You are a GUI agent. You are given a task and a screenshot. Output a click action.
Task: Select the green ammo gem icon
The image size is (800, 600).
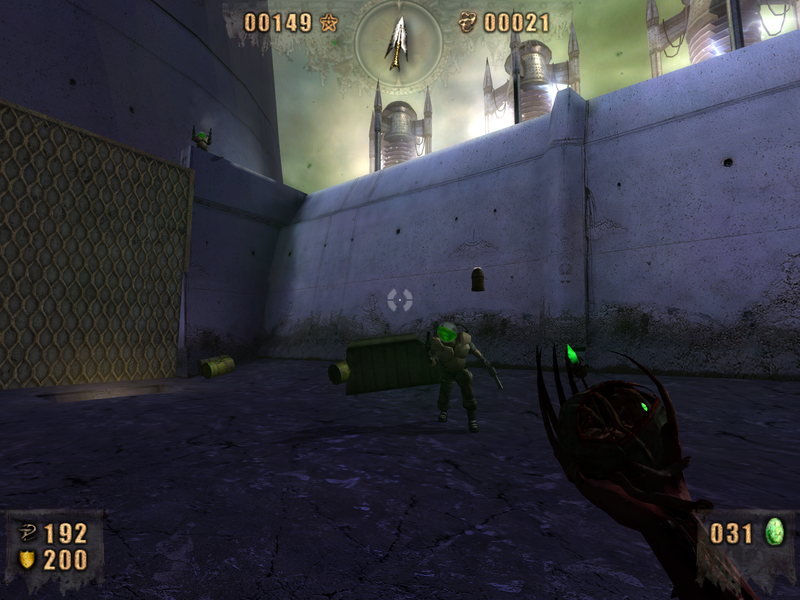(x=774, y=532)
